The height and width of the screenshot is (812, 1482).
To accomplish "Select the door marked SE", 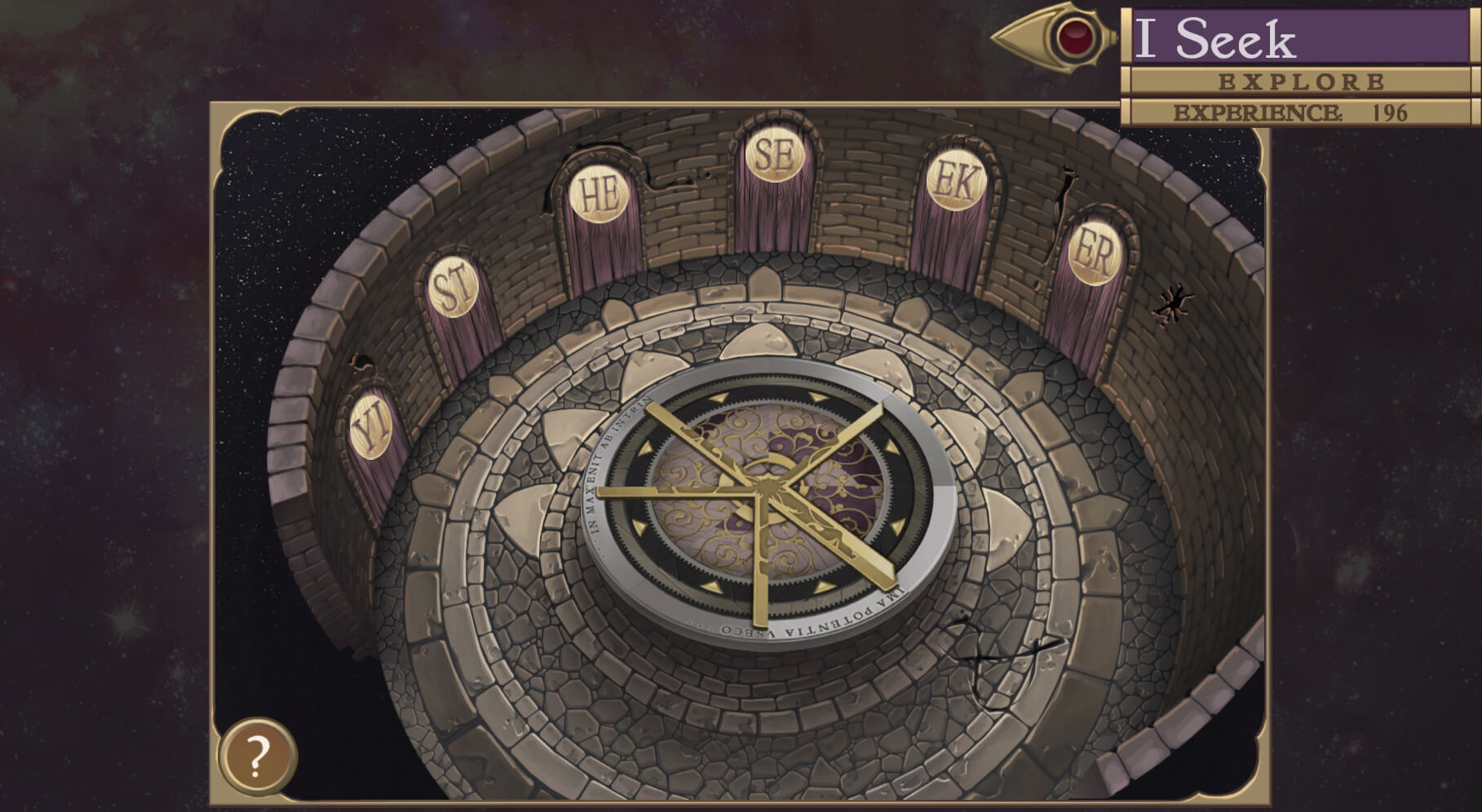I will (775, 155).
